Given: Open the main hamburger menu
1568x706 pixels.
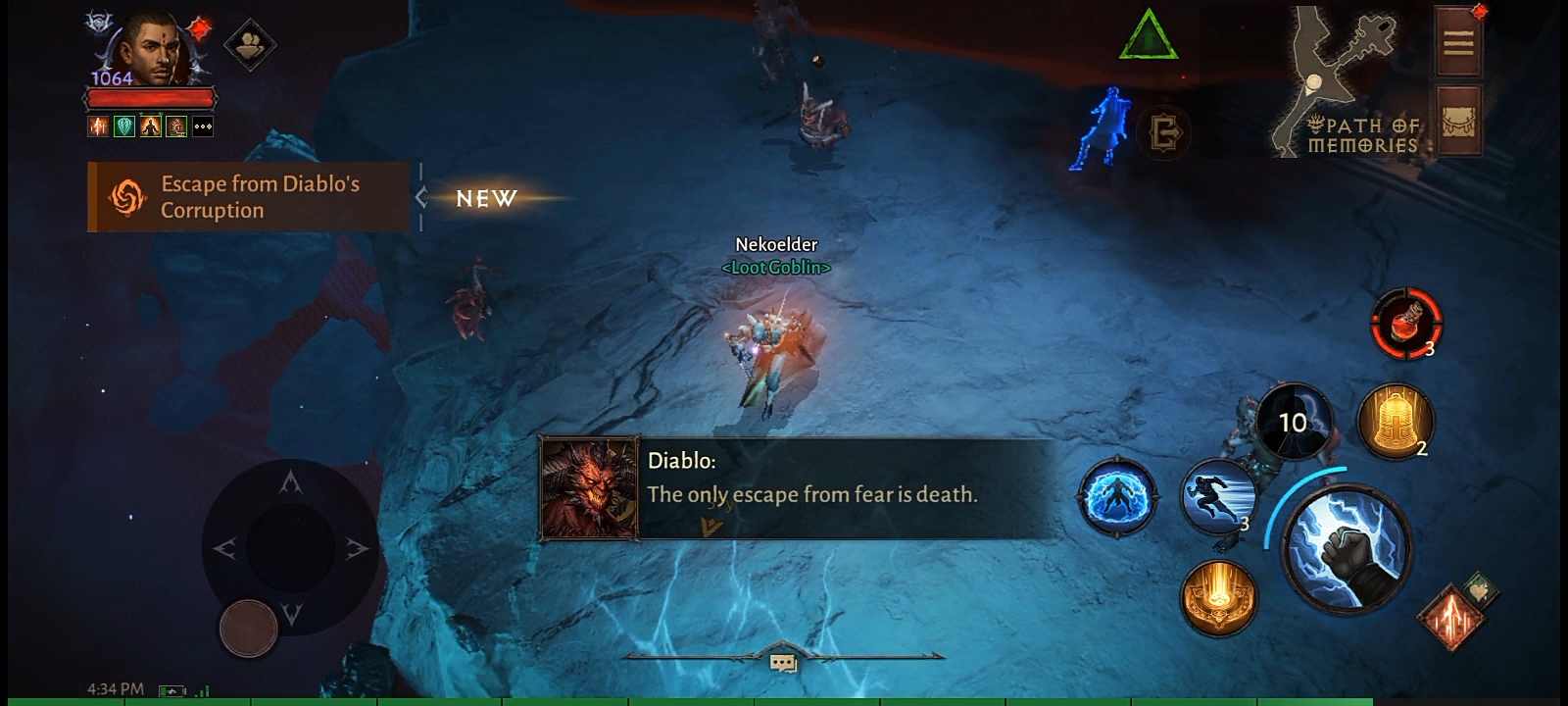Looking at the screenshot, I should (x=1458, y=42).
